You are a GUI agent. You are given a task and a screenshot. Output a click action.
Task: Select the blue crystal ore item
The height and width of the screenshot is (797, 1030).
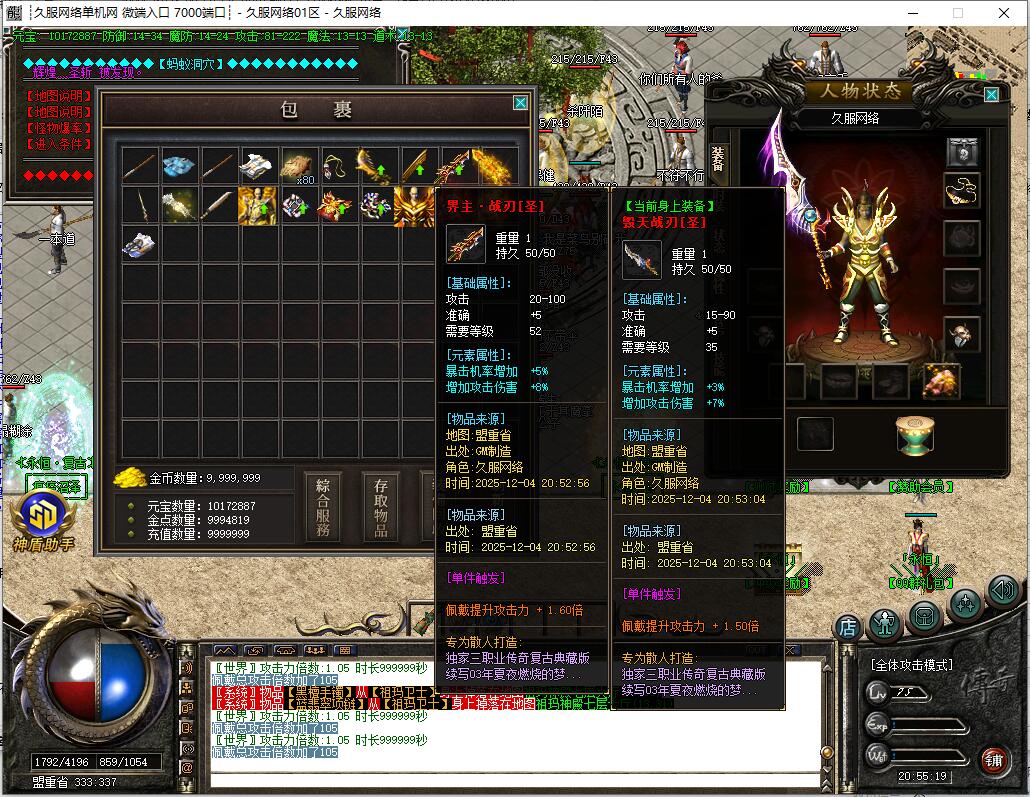(179, 166)
